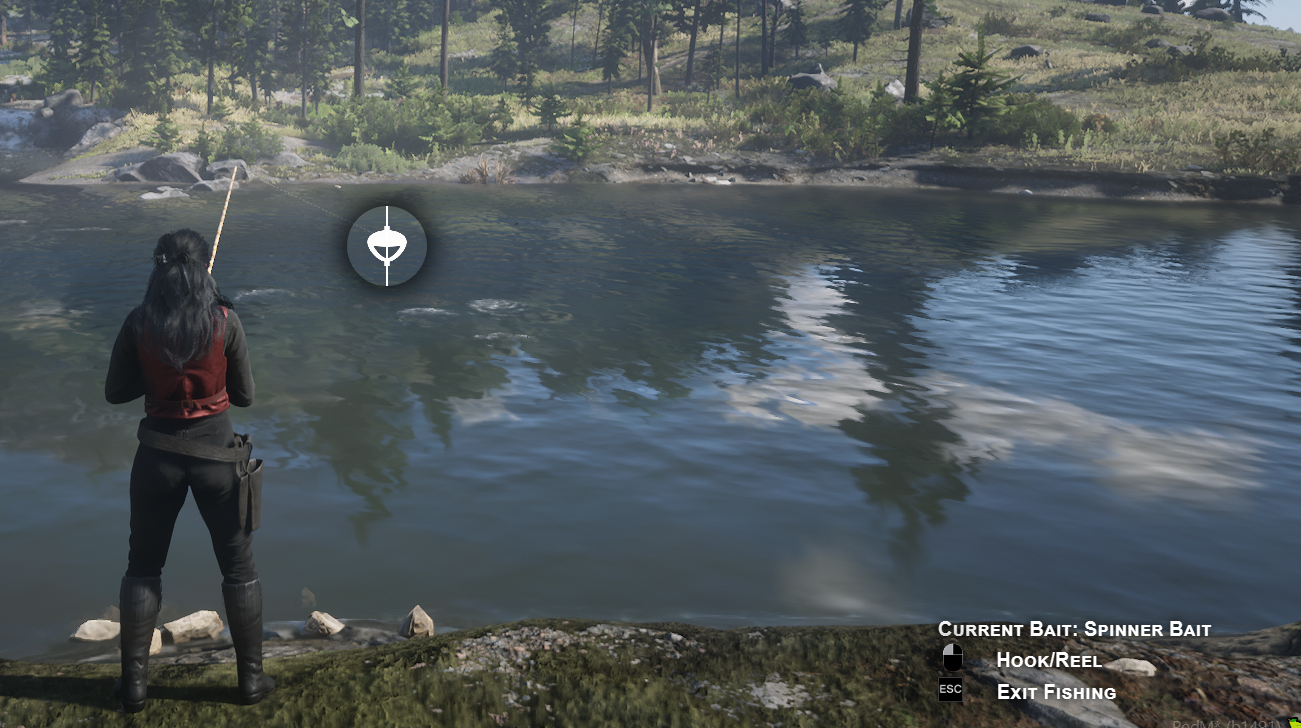Viewport: 1301px width, 728px height.
Task: Select the Current Bait: Spinner Bait text
Action: (x=1074, y=630)
